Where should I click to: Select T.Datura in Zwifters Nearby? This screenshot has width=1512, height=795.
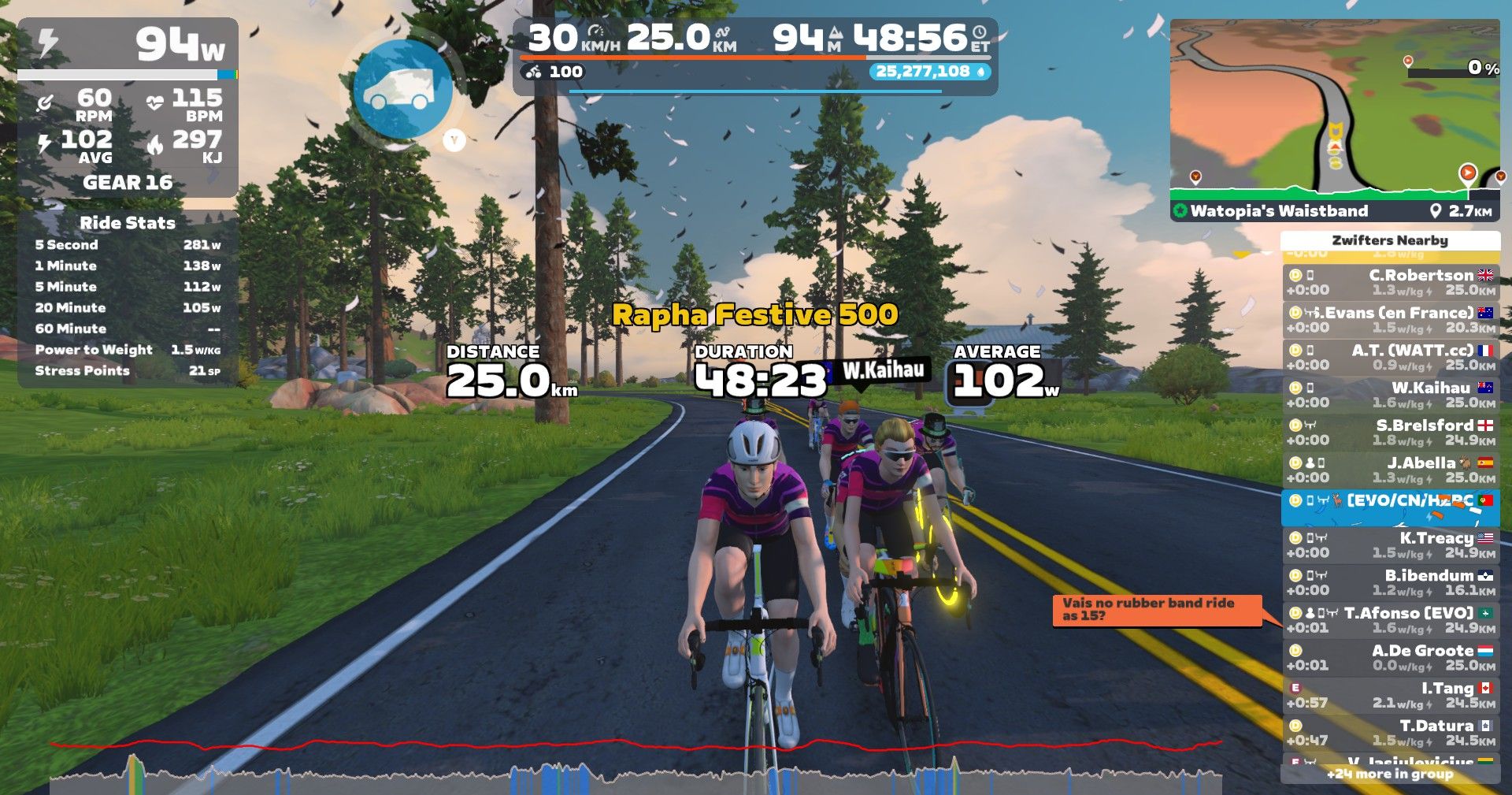1391,732
